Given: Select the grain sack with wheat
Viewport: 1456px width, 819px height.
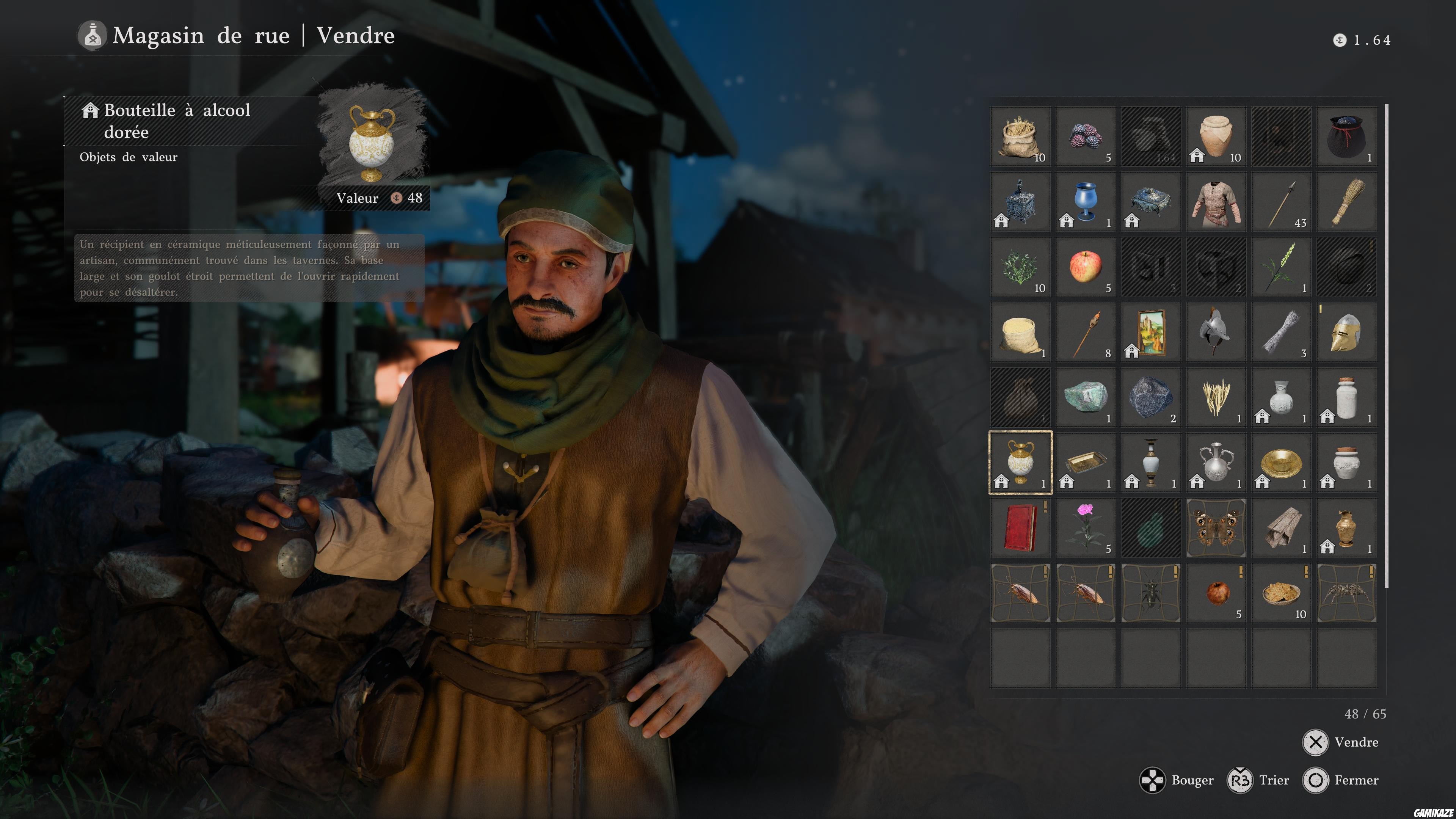Looking at the screenshot, I should [1020, 136].
